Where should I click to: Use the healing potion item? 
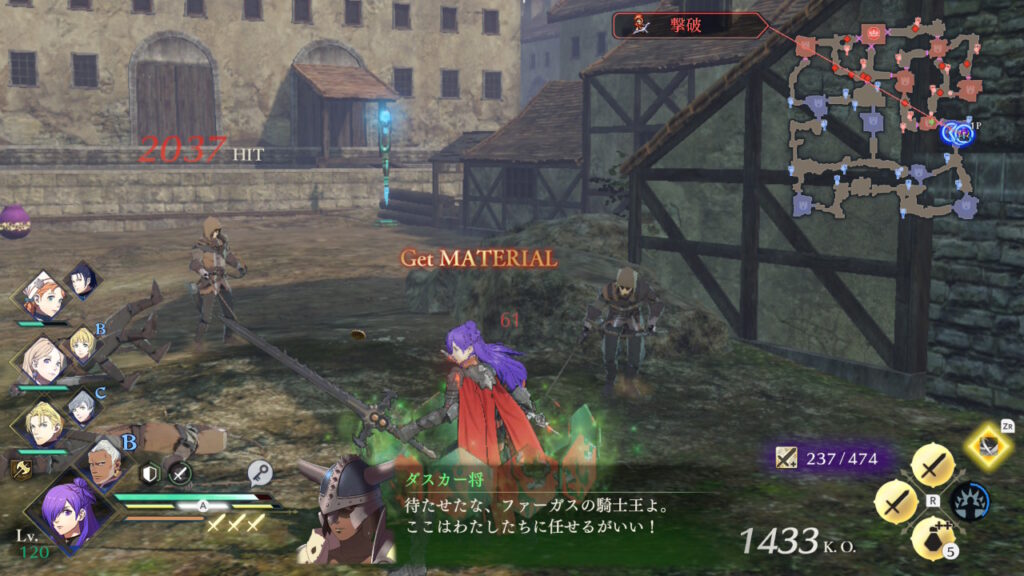(932, 537)
